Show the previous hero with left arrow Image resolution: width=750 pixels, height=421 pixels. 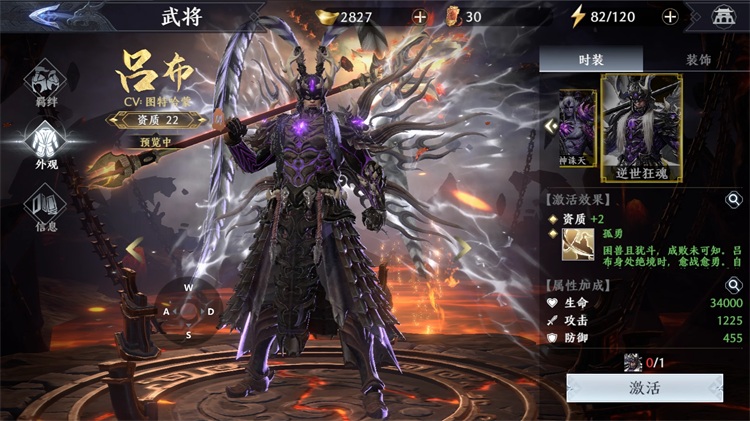click(x=134, y=246)
